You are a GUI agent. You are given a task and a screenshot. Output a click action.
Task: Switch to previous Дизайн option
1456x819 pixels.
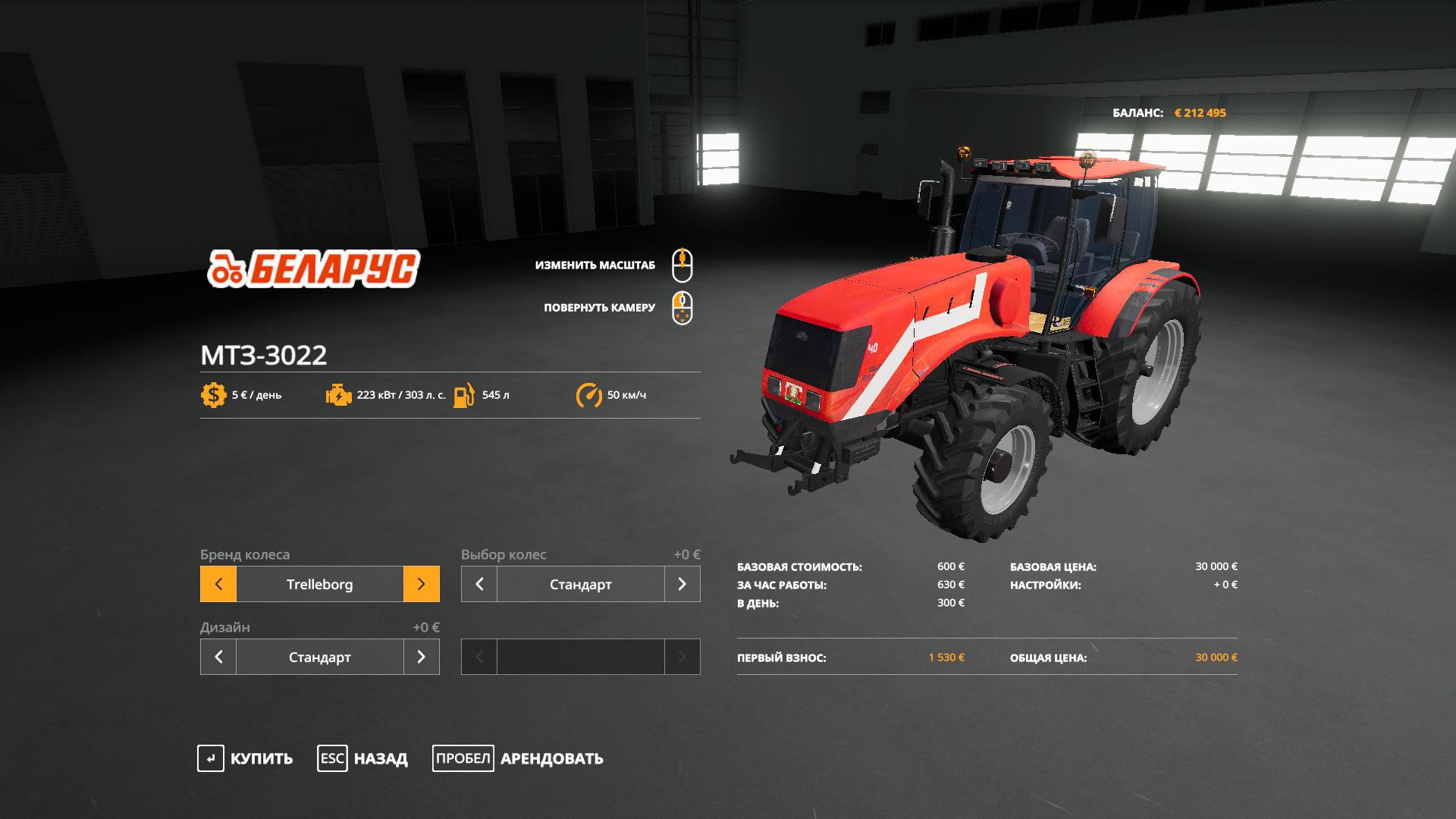[x=218, y=657]
